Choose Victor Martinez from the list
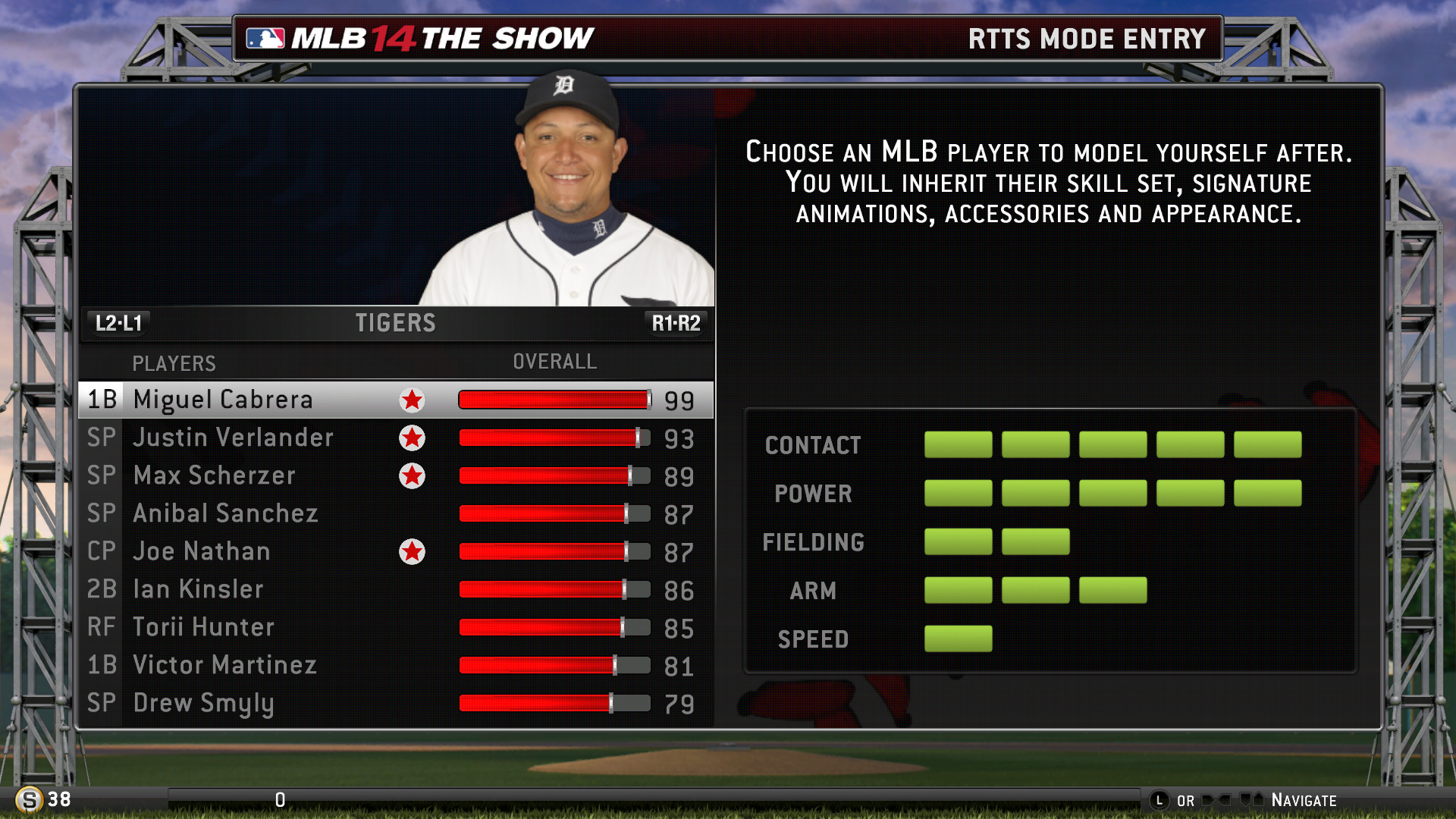Viewport: 1456px width, 819px height. [224, 665]
